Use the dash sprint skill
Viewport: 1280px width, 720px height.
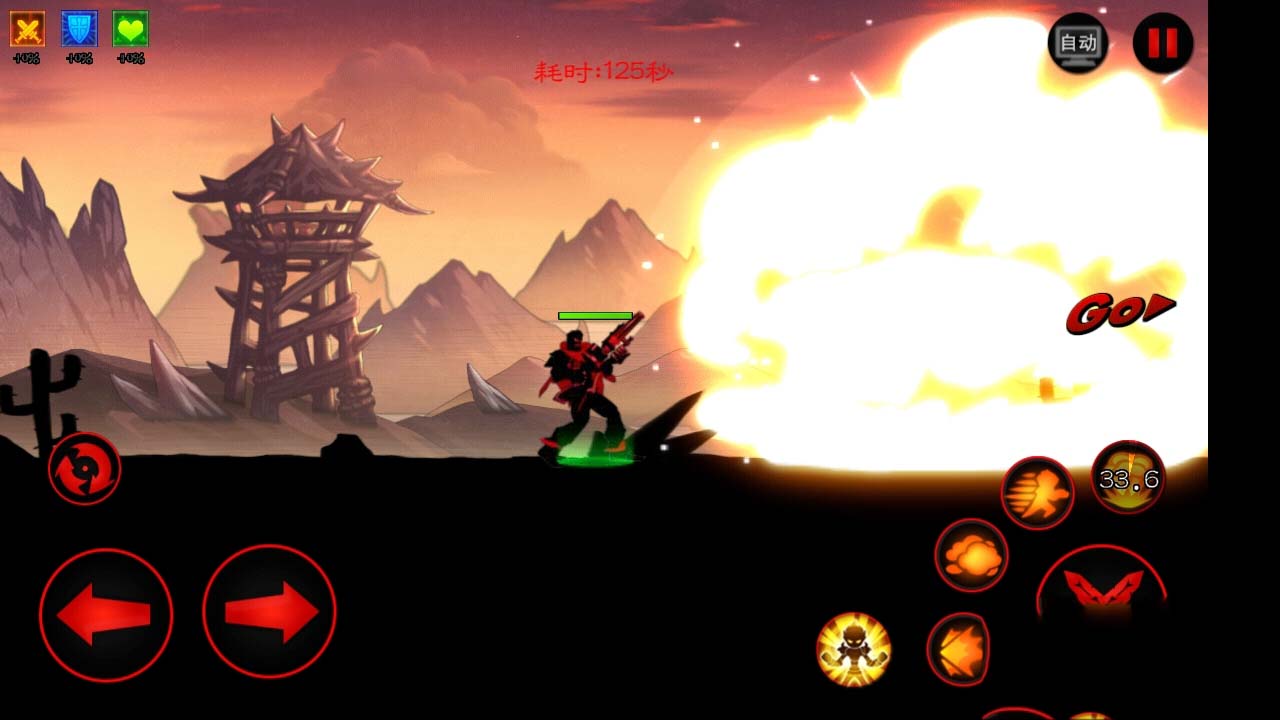click(x=1037, y=493)
